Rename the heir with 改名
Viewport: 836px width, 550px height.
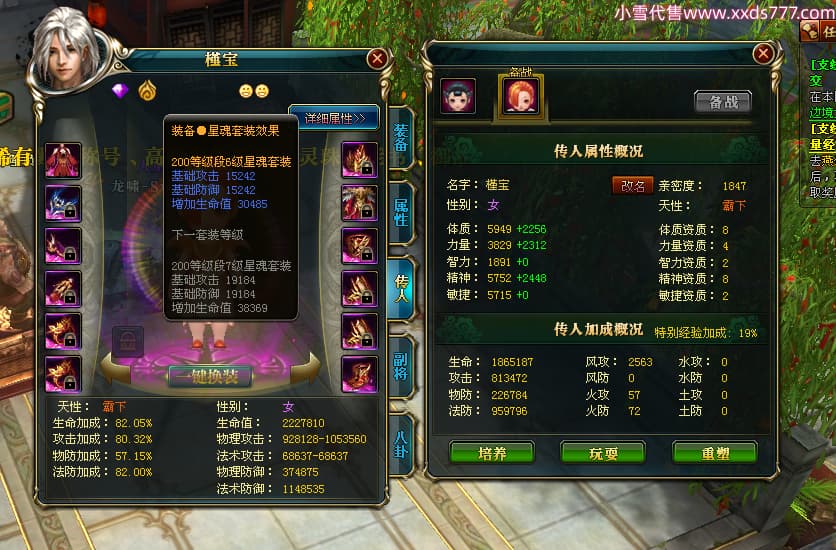click(x=632, y=186)
